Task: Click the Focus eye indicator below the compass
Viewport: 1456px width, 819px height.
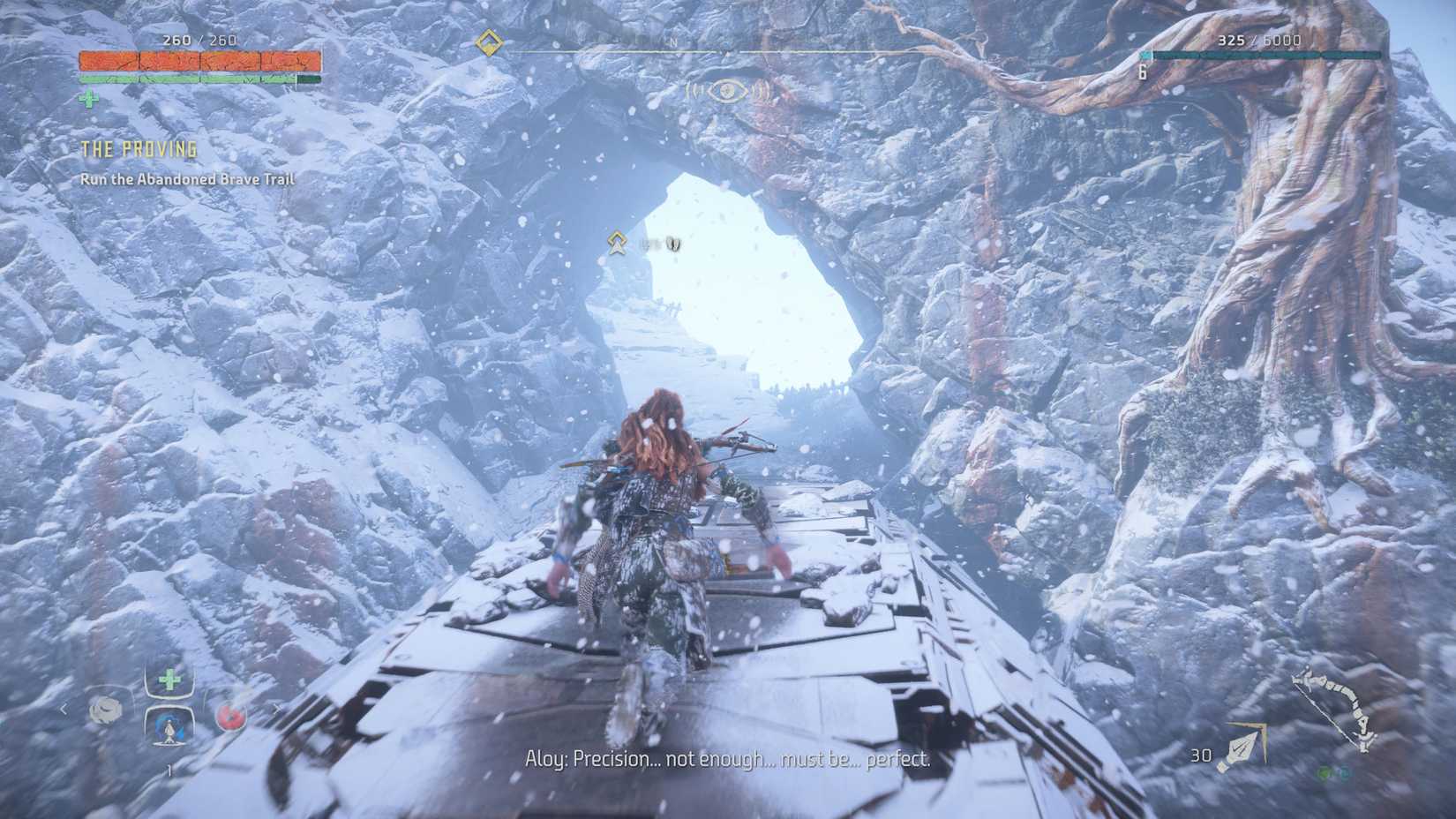Action: coord(728,89)
